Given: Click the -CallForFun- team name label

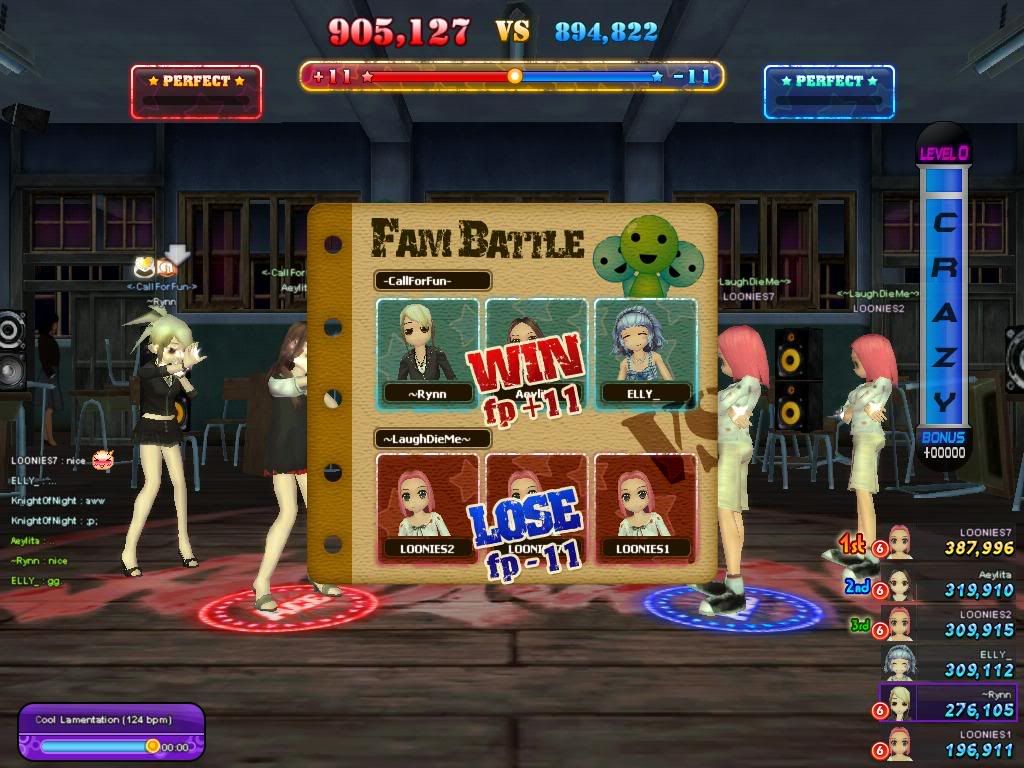Looking at the screenshot, I should pos(432,282).
